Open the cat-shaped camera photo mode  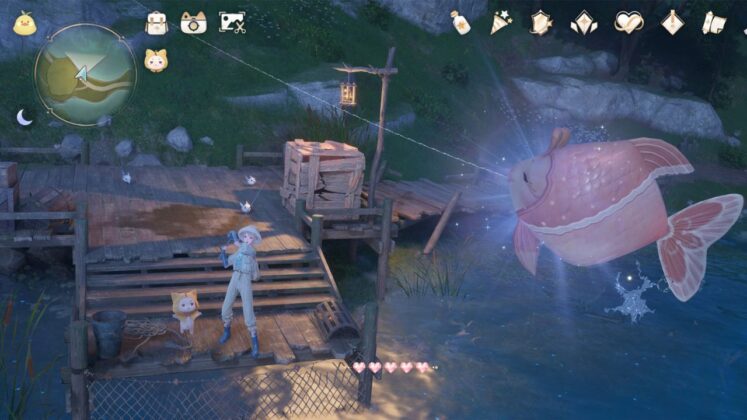[193, 22]
